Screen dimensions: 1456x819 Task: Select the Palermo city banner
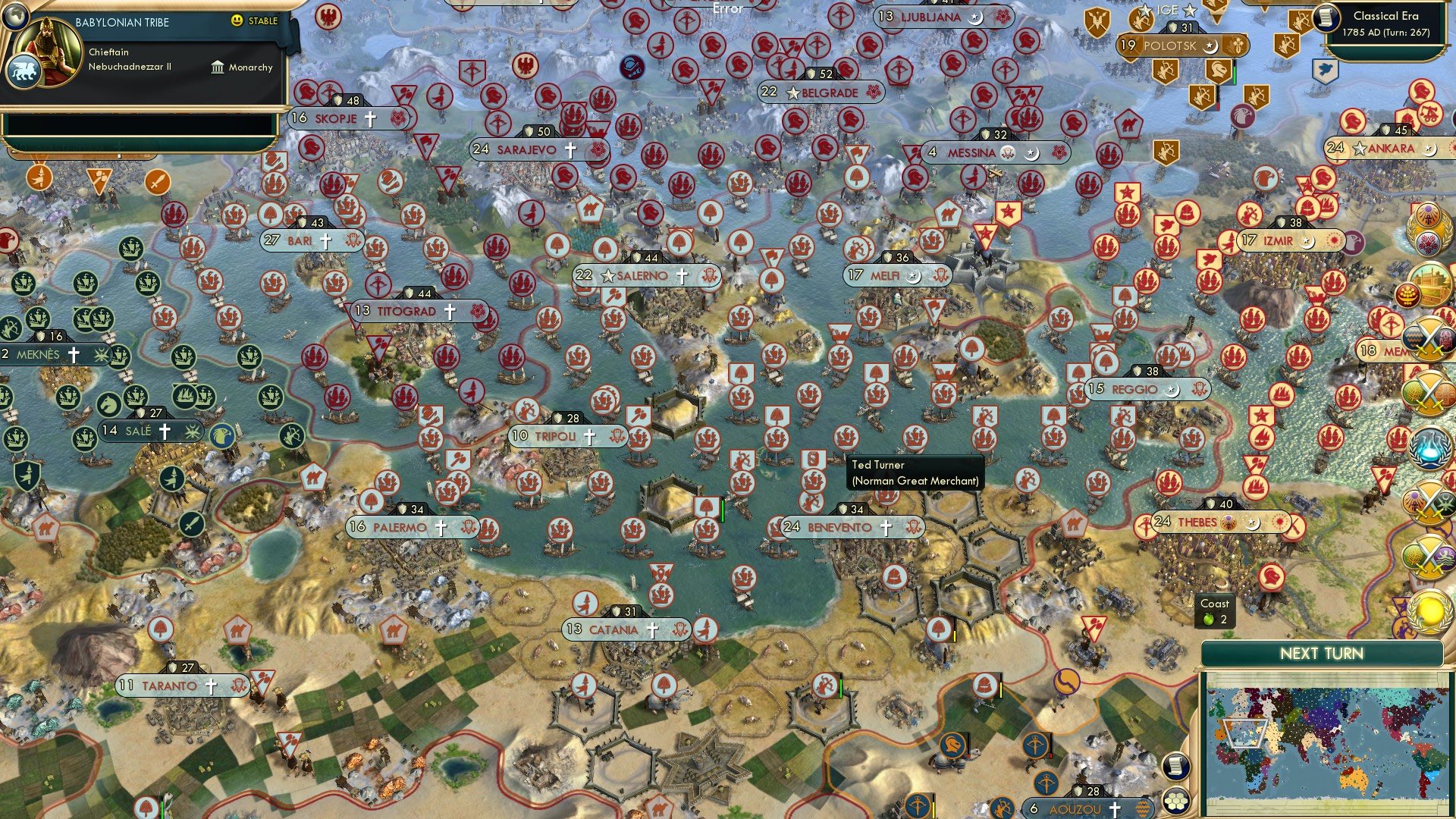click(x=399, y=526)
